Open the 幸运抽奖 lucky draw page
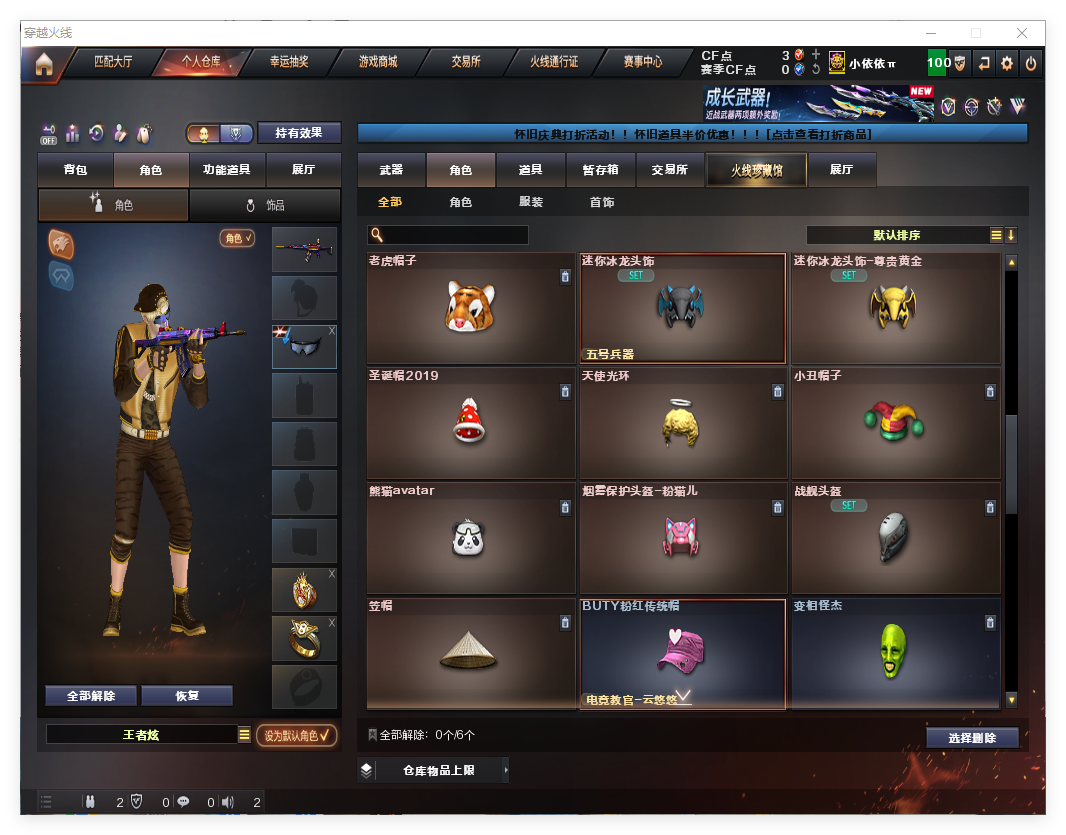 coord(289,62)
